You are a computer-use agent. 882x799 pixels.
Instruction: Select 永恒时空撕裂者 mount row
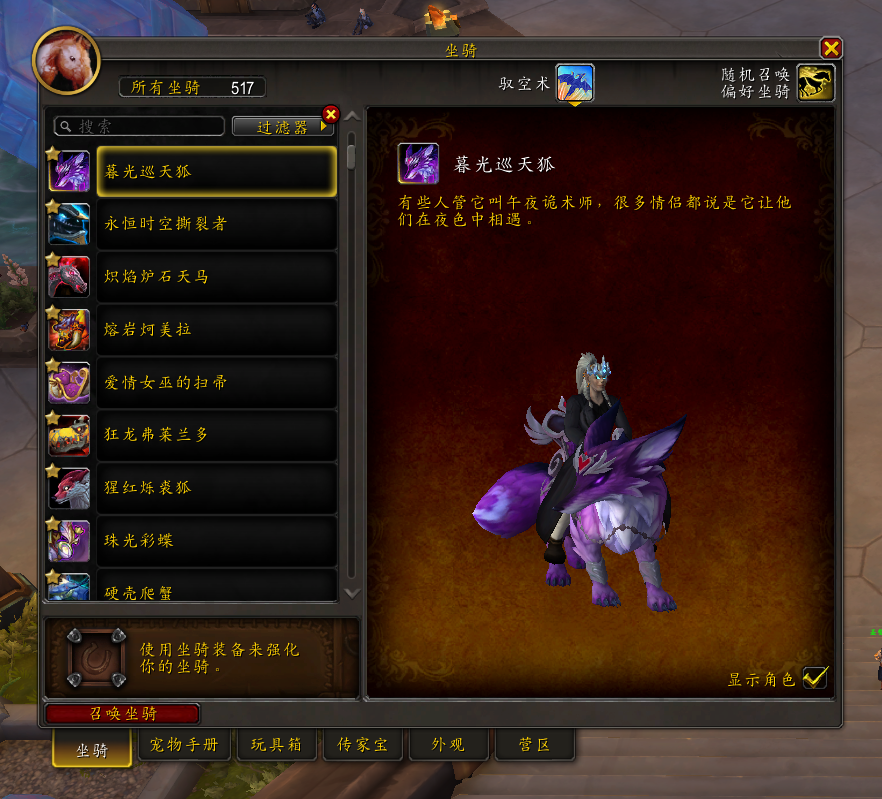click(x=216, y=224)
